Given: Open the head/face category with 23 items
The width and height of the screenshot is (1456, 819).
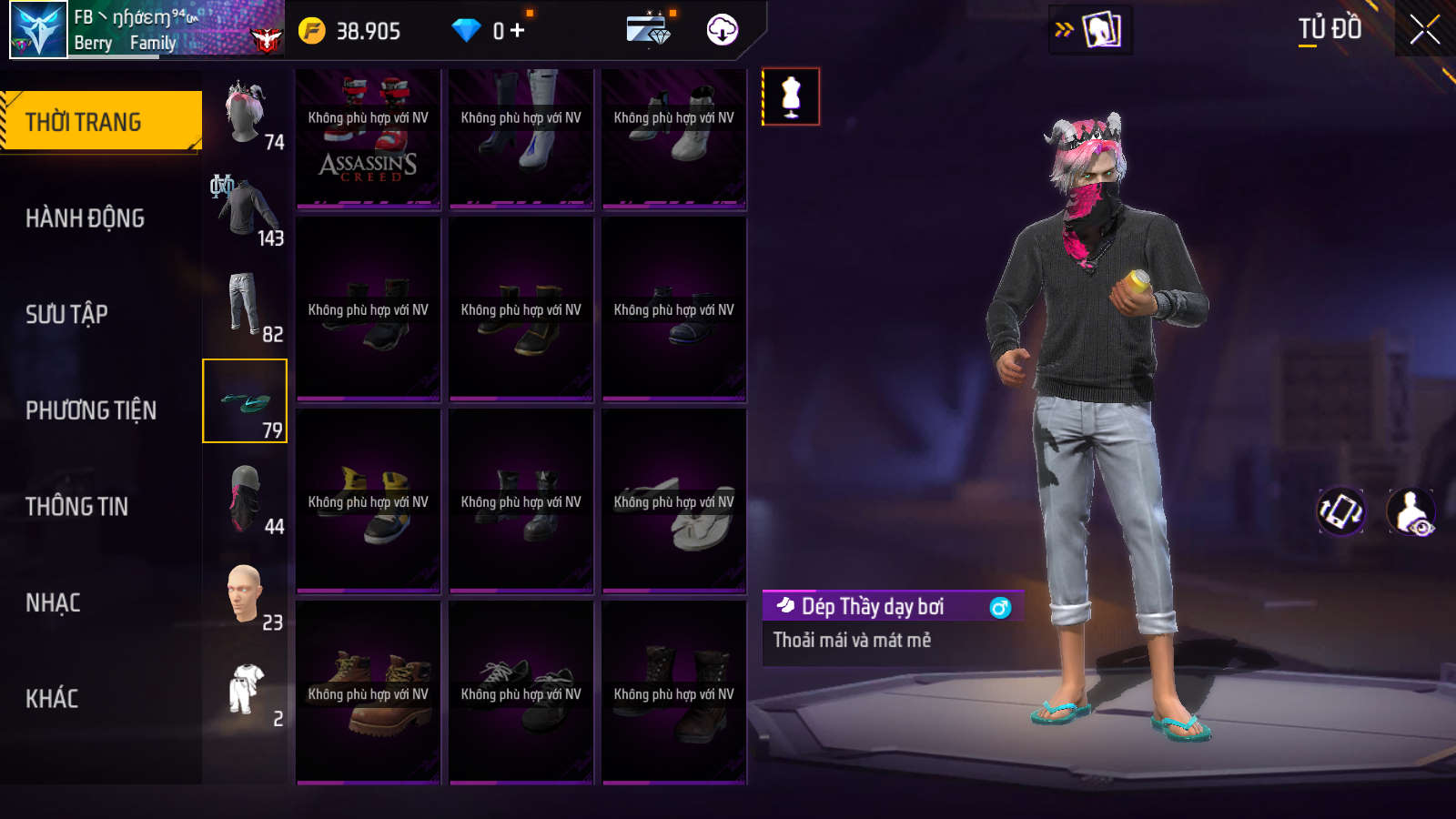Looking at the screenshot, I should click(245, 594).
